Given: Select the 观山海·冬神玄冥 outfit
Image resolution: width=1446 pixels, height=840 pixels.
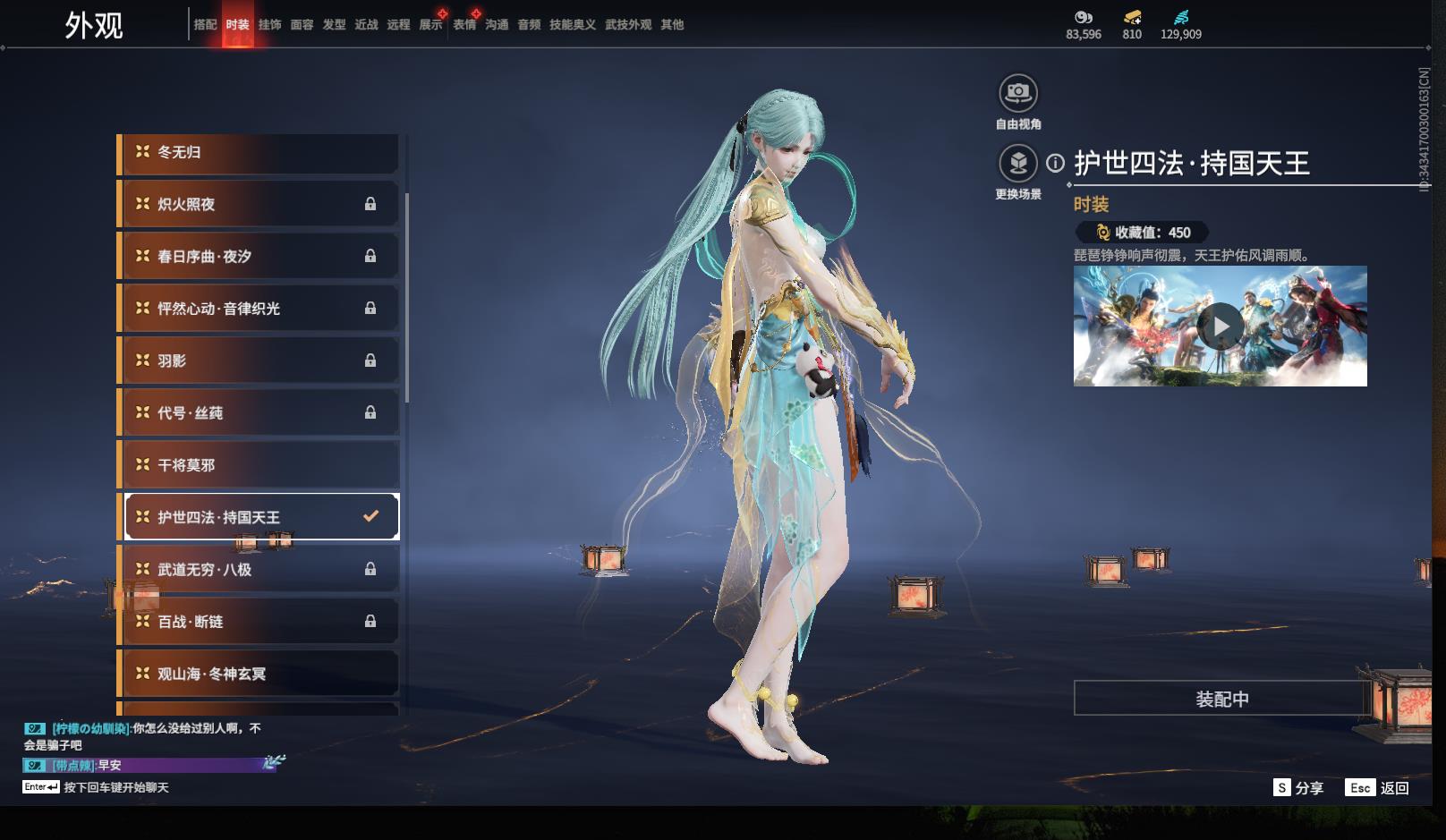Looking at the screenshot, I should click(259, 674).
